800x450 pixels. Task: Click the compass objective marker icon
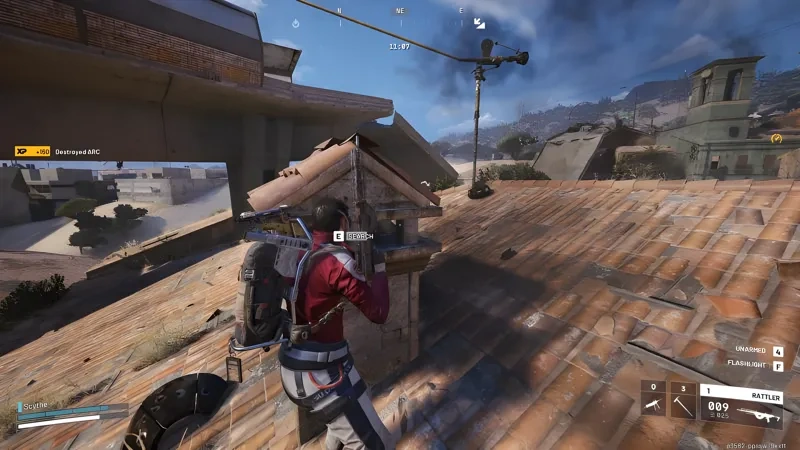pos(295,22)
